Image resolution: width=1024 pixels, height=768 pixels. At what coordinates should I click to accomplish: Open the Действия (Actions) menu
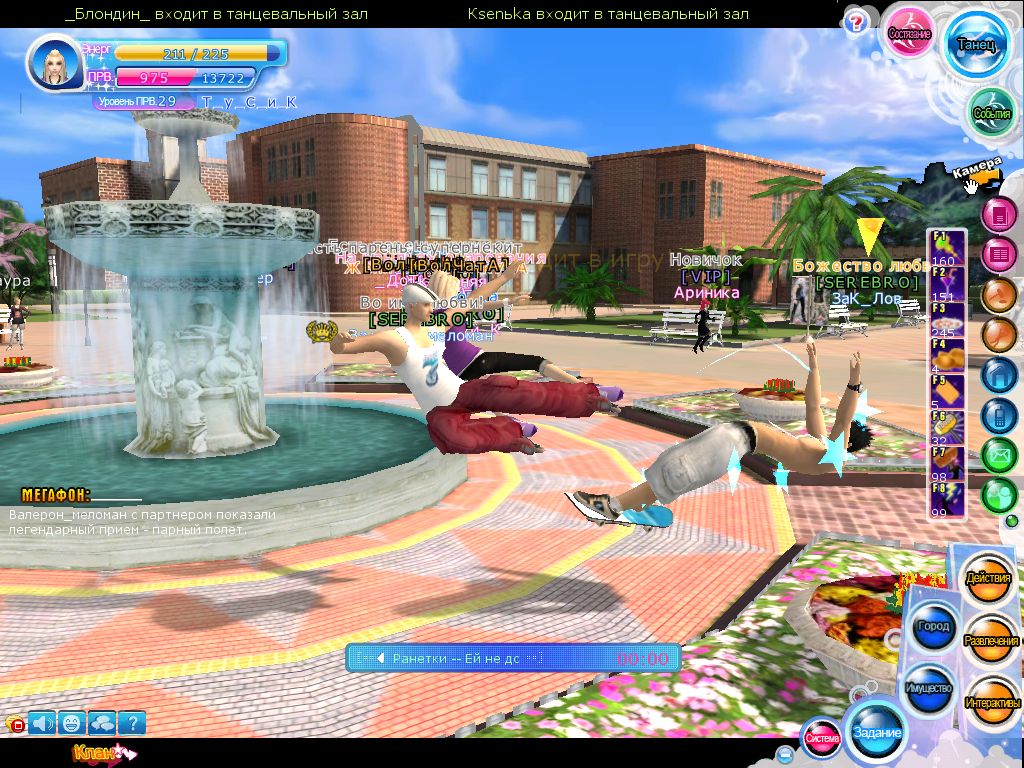tap(988, 579)
